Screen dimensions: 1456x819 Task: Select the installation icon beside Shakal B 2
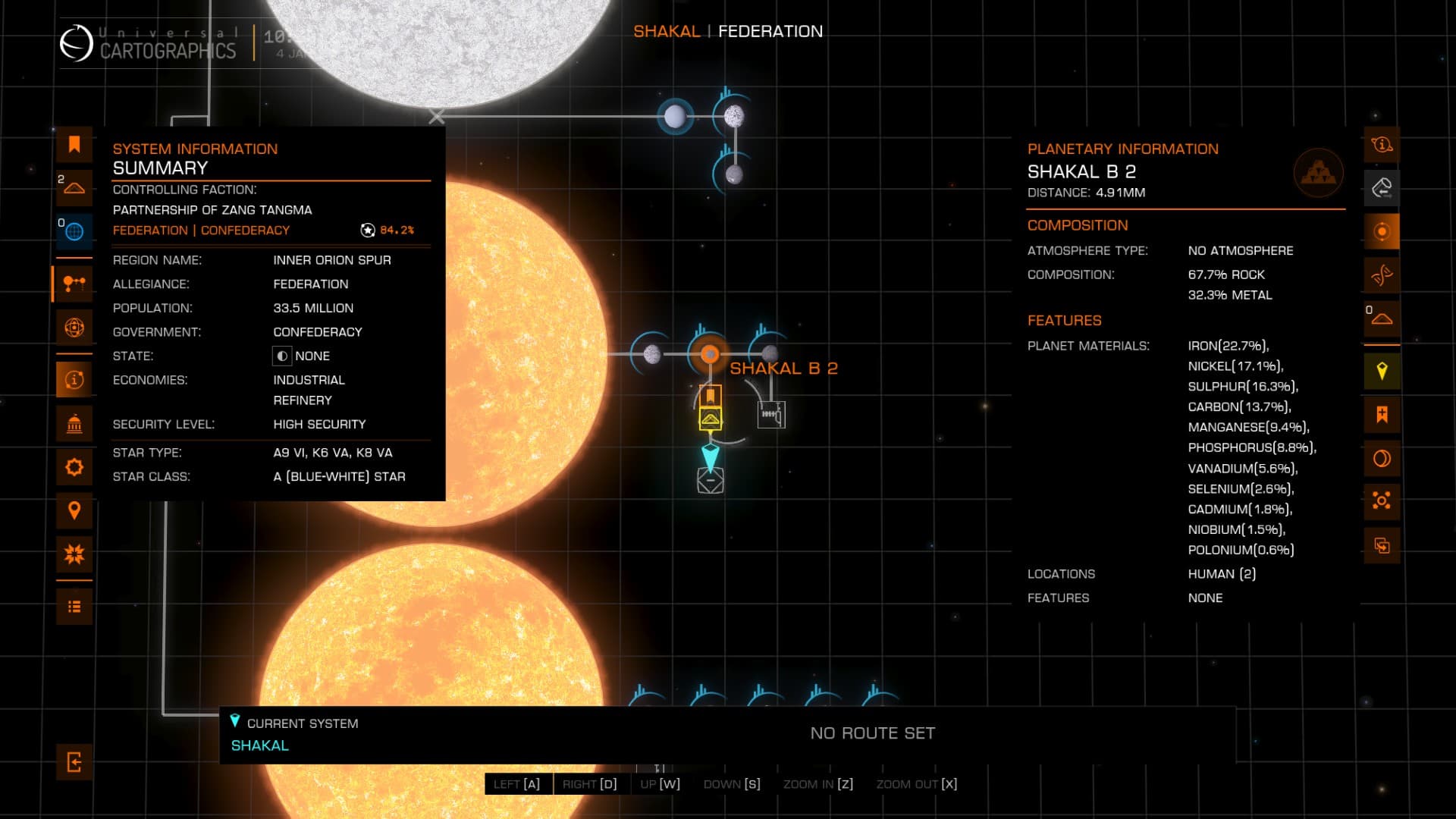click(770, 415)
